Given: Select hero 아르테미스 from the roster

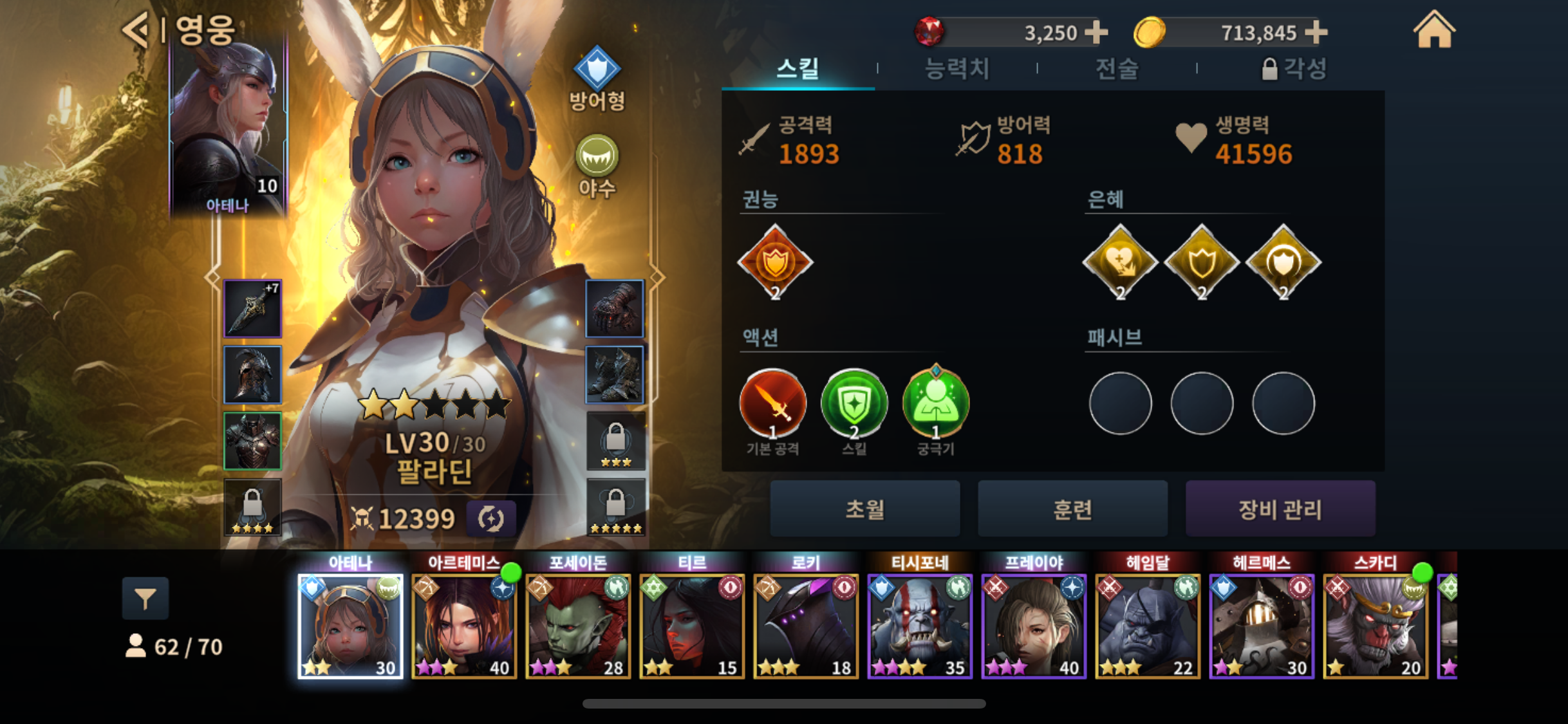Looking at the screenshot, I should (464, 626).
